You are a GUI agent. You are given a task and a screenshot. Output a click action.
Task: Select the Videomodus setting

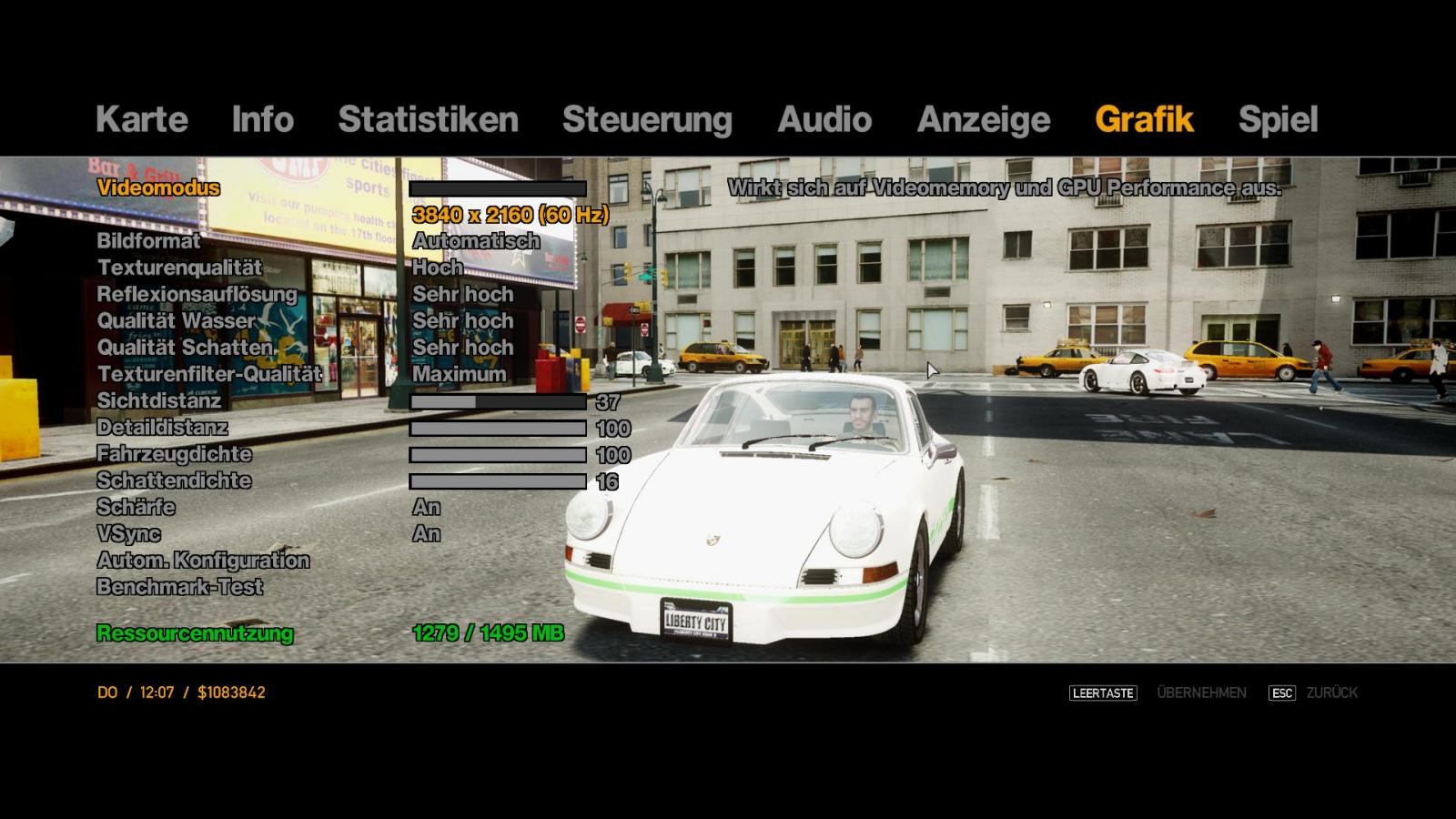(x=158, y=188)
